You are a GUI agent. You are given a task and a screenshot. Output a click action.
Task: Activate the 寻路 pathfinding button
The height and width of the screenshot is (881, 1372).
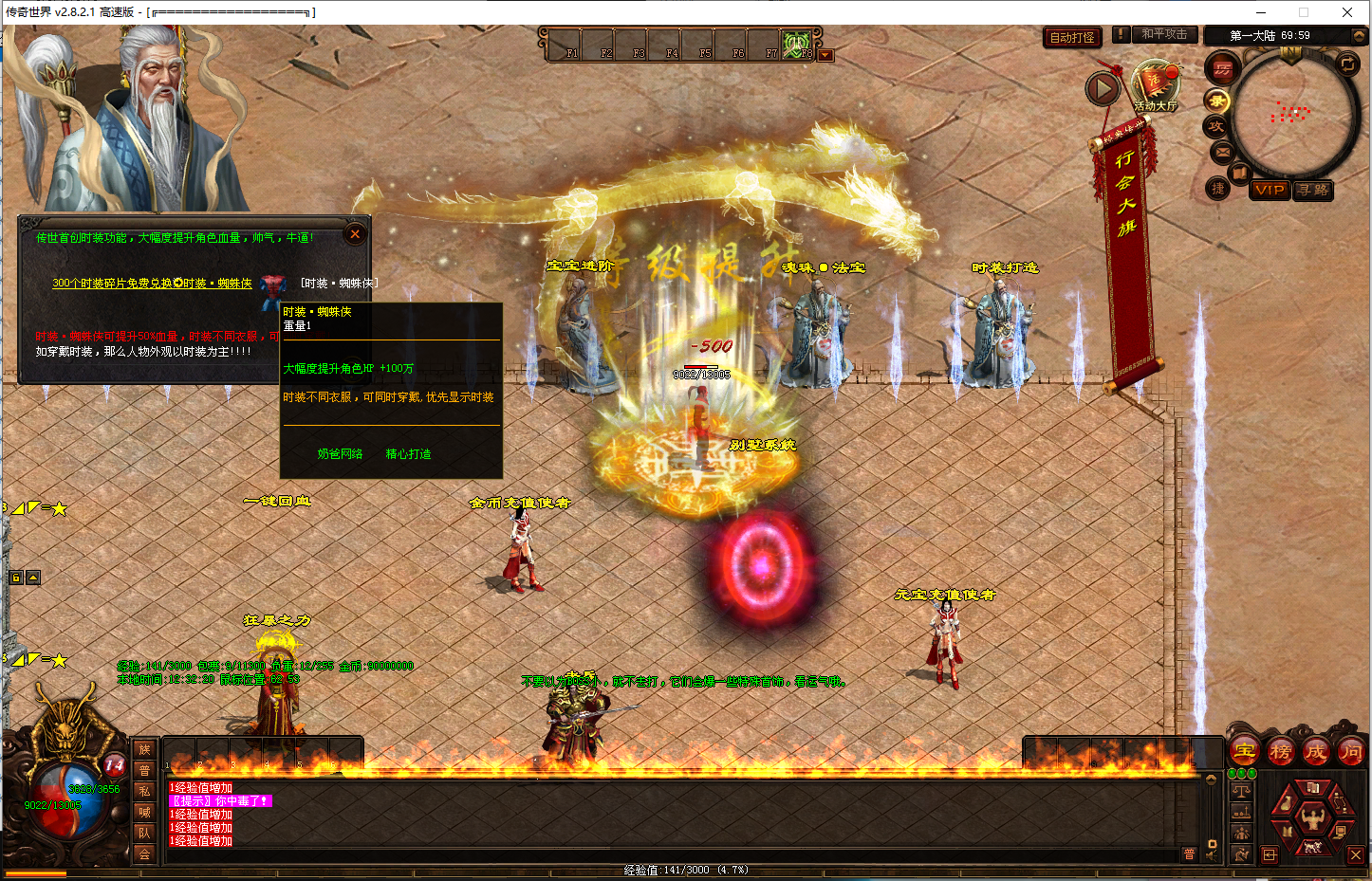1314,190
